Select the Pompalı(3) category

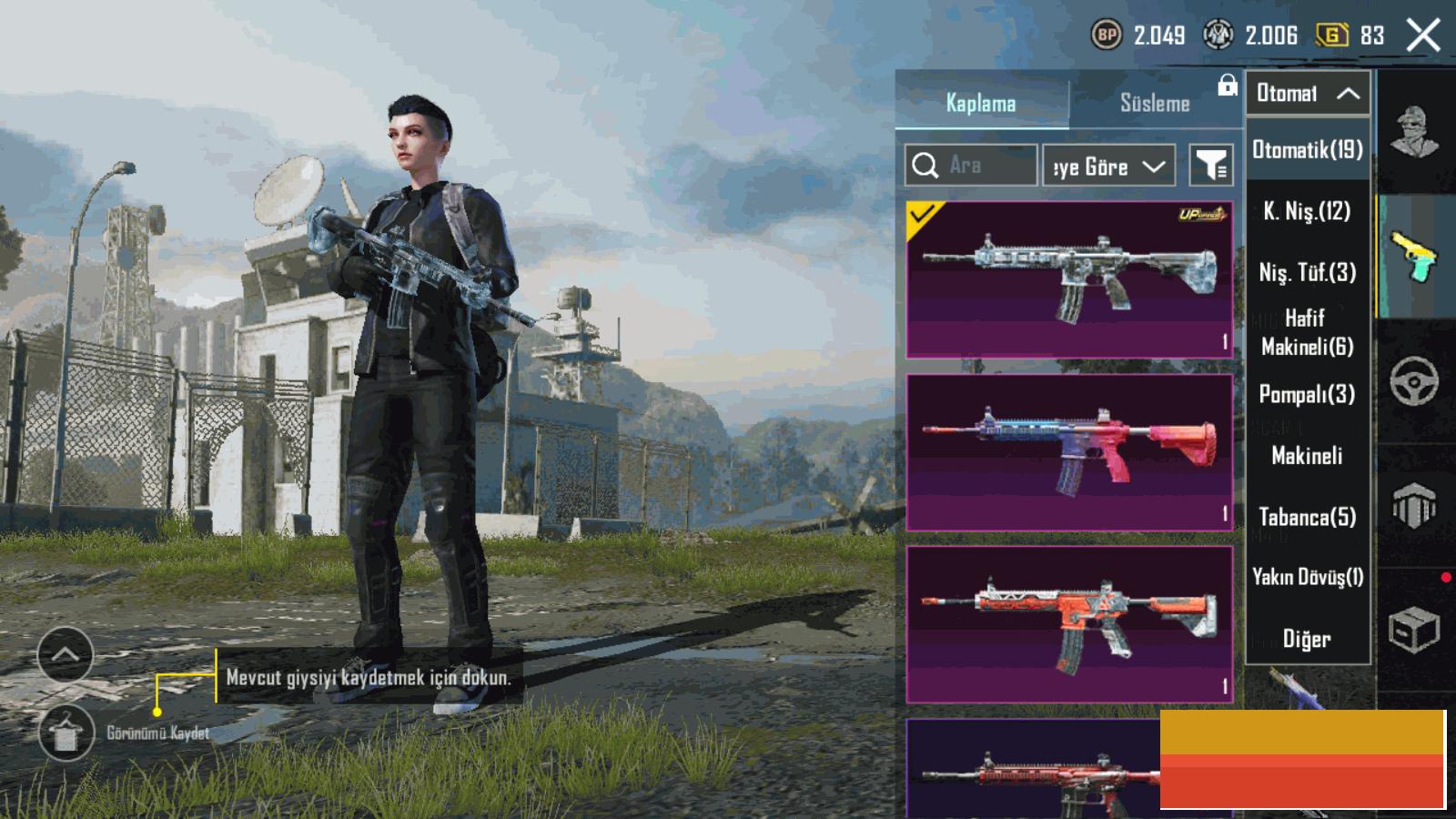[x=1308, y=394]
